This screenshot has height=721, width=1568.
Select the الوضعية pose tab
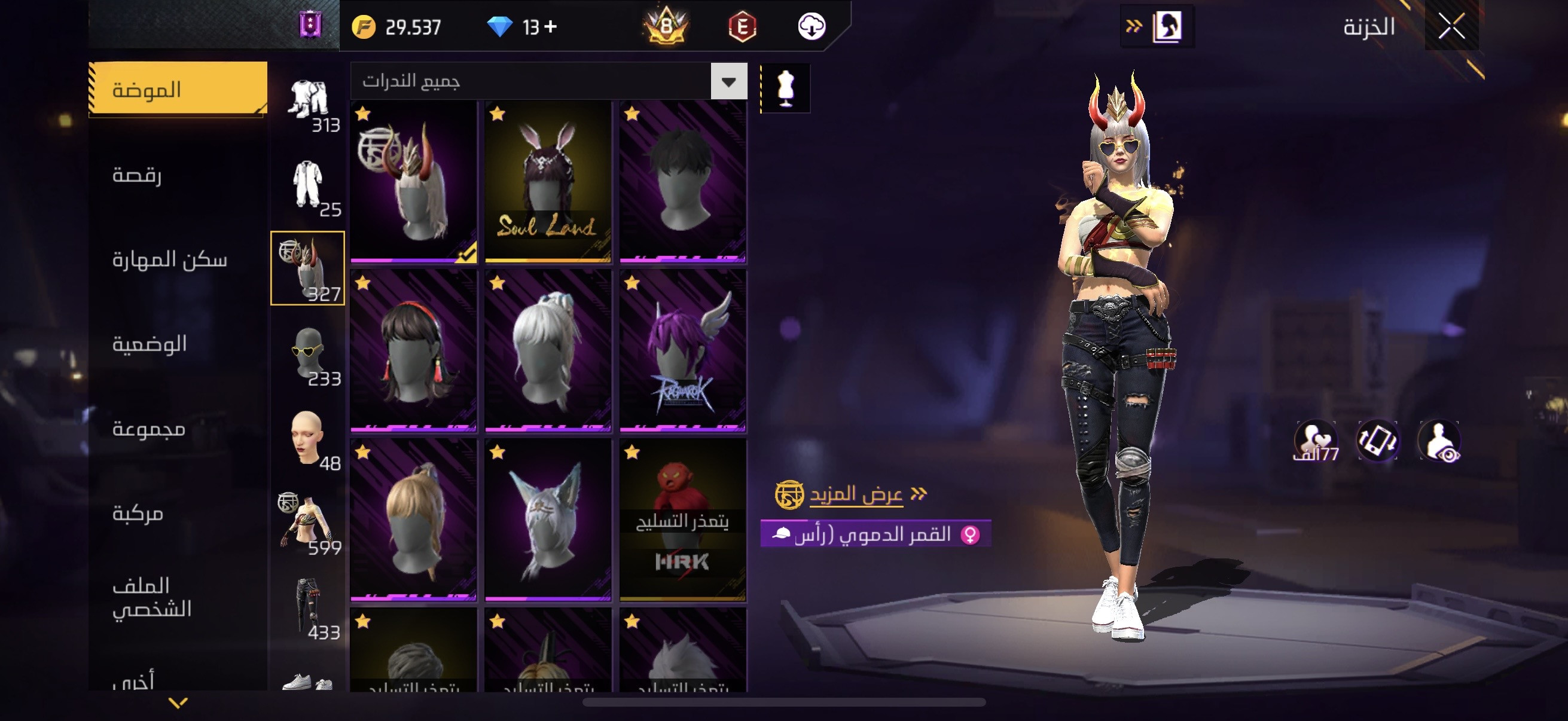tap(149, 344)
